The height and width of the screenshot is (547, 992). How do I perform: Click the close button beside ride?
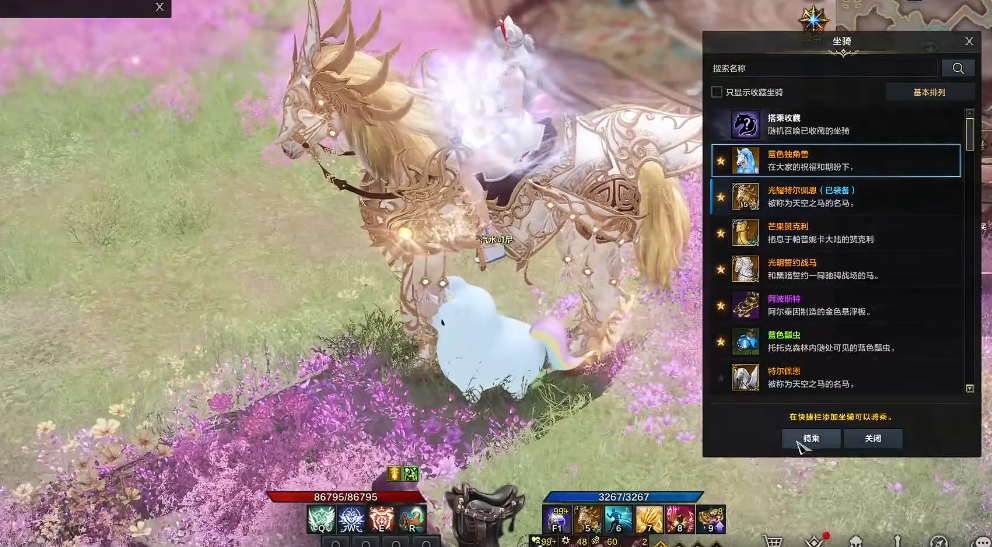[872, 438]
